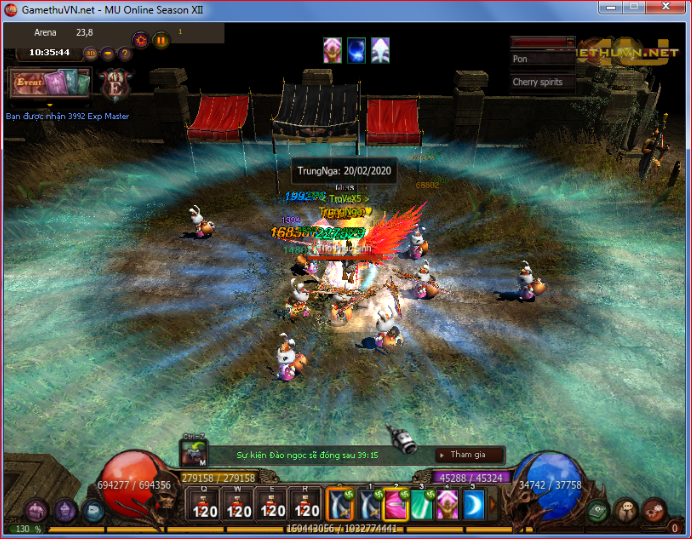Use the Q potion slot
692x539 pixels.
(x=205, y=505)
